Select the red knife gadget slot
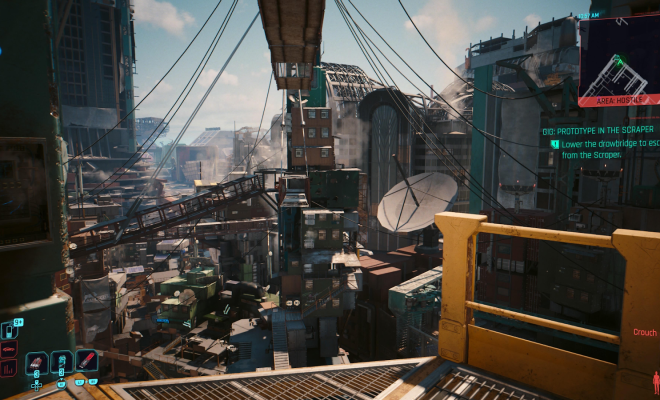Screen dimensions: 660x400 point(86,361)
